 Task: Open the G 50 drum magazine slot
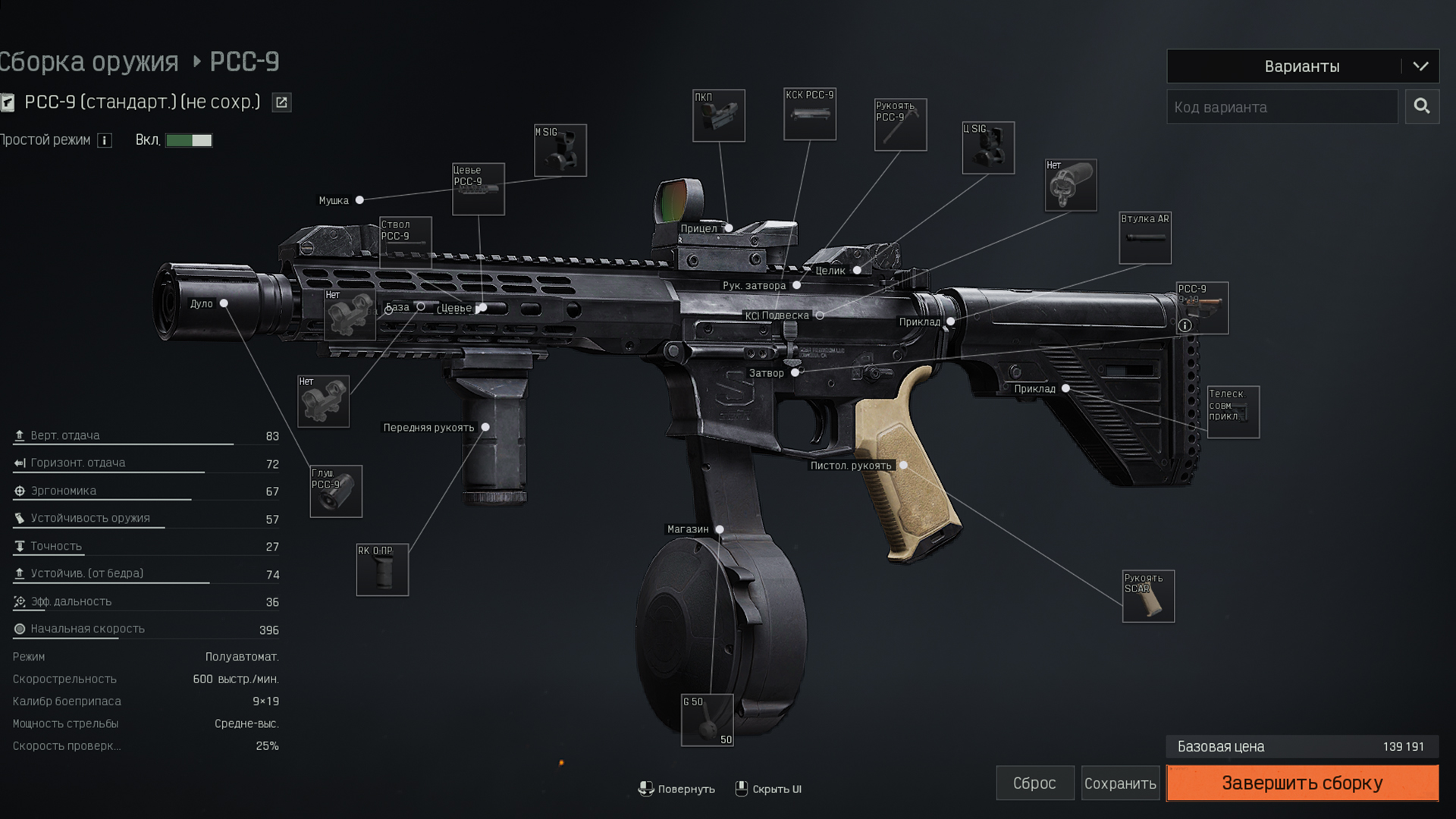pyautogui.click(x=707, y=720)
